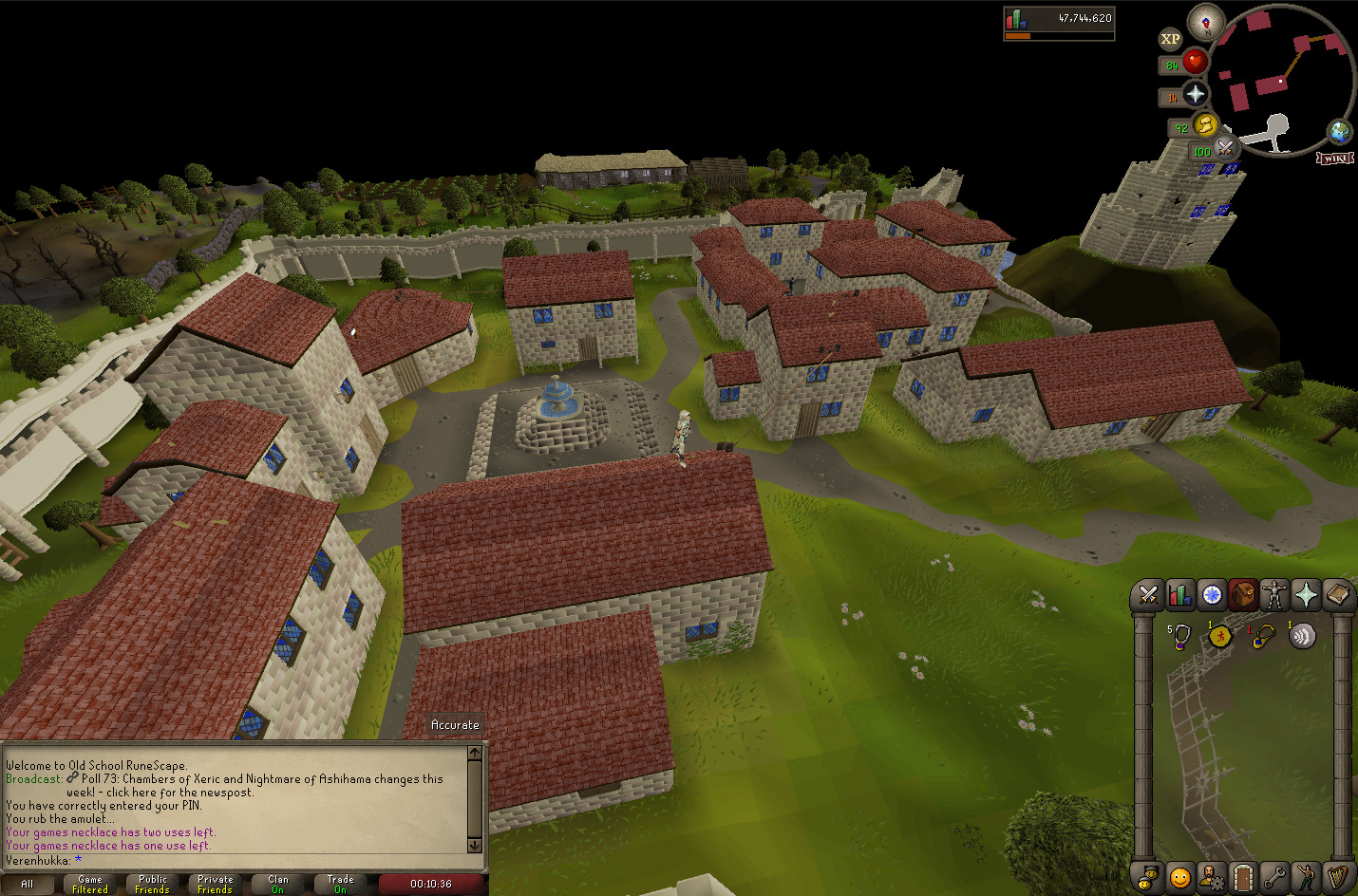This screenshot has height=896, width=1358.
Task: Toggle the XP drops button
Action: pyautogui.click(x=1170, y=39)
